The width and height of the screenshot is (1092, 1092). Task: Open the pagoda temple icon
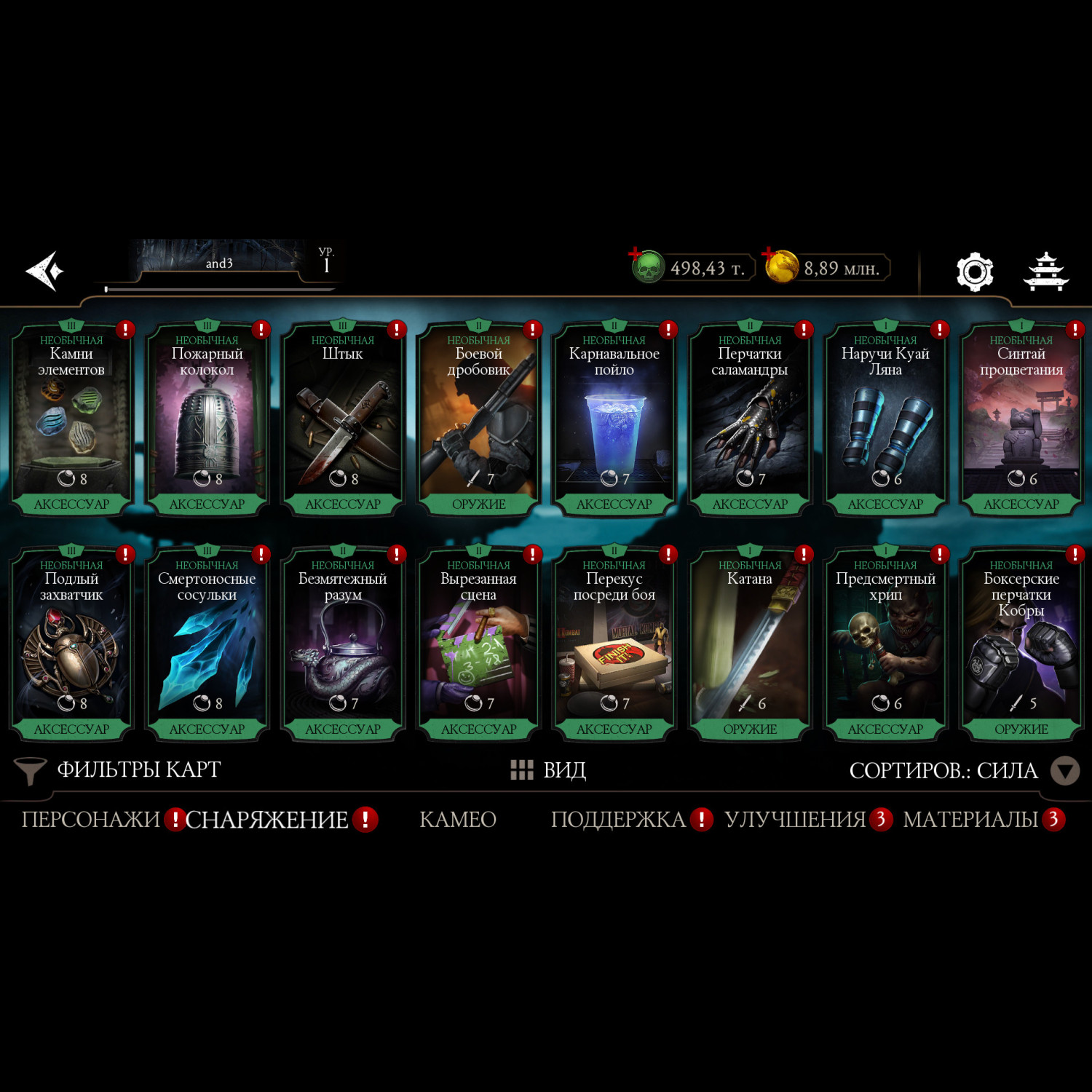(1045, 272)
